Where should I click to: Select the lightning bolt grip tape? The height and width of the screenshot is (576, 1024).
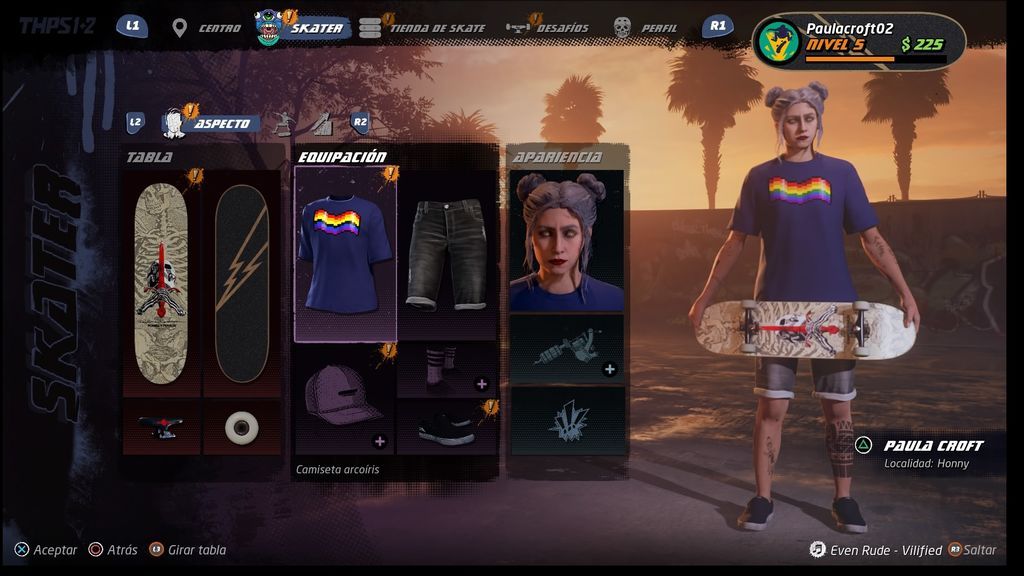(x=241, y=283)
